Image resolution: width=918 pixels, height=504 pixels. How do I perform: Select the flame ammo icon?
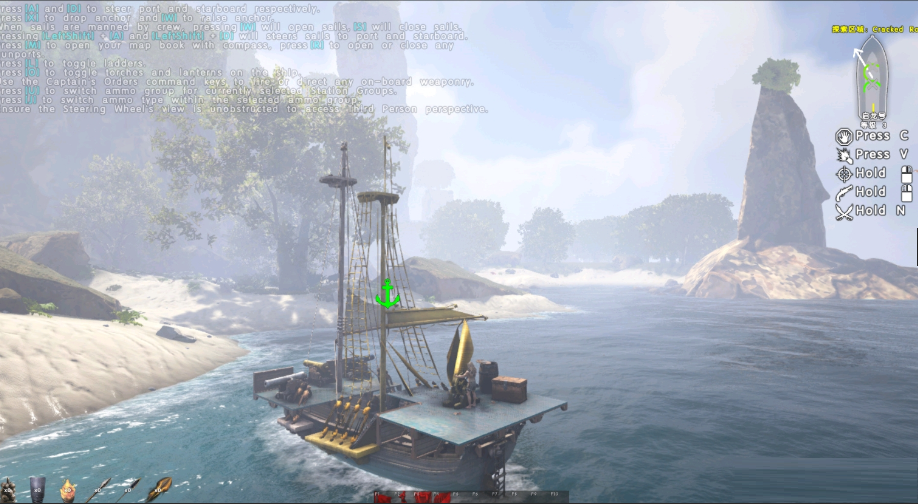(x=69, y=488)
